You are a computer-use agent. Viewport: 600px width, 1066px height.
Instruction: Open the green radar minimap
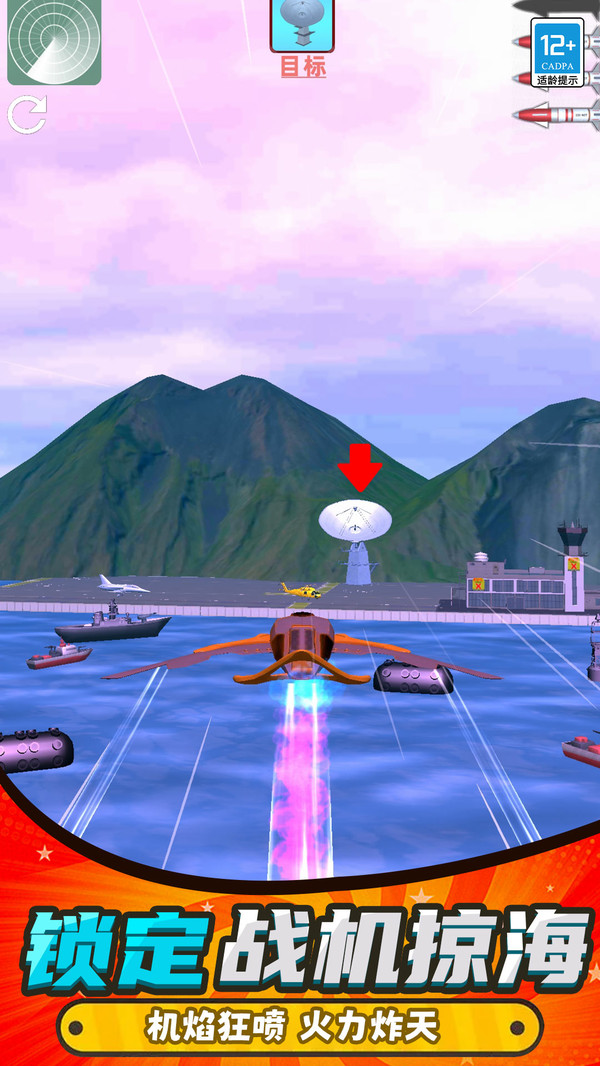[x=54, y=40]
